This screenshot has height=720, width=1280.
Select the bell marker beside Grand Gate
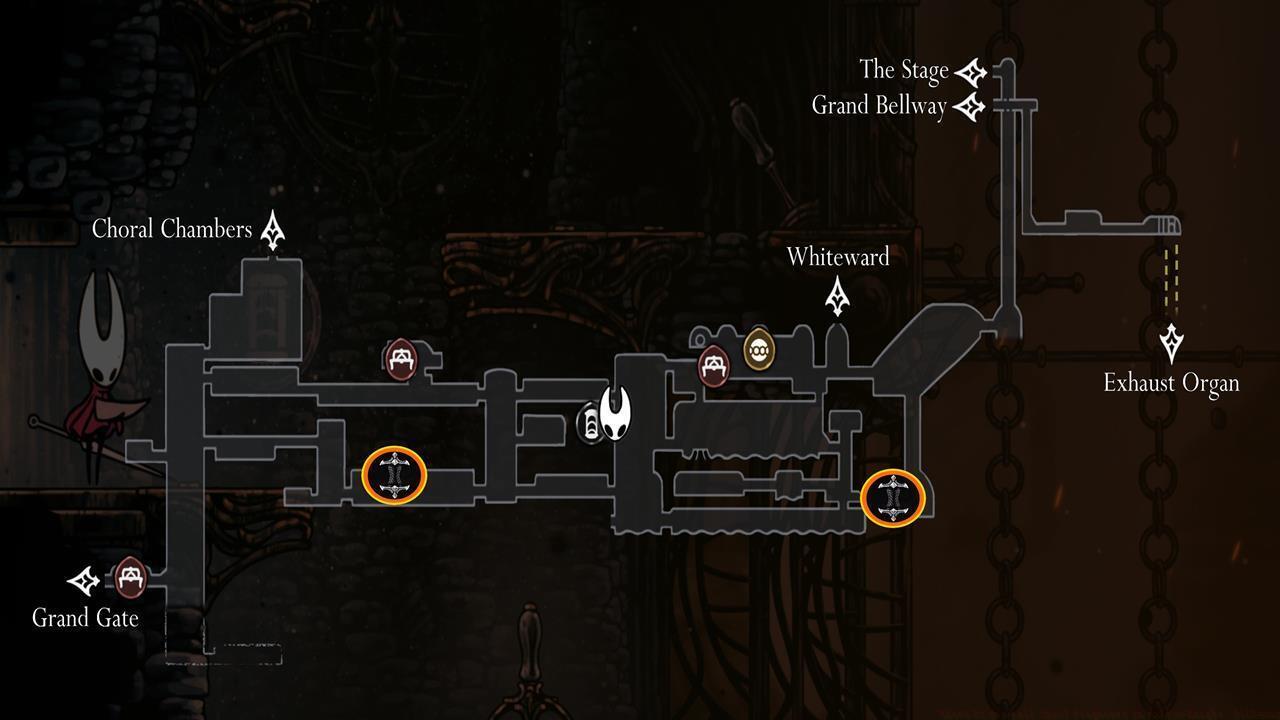tap(131, 577)
